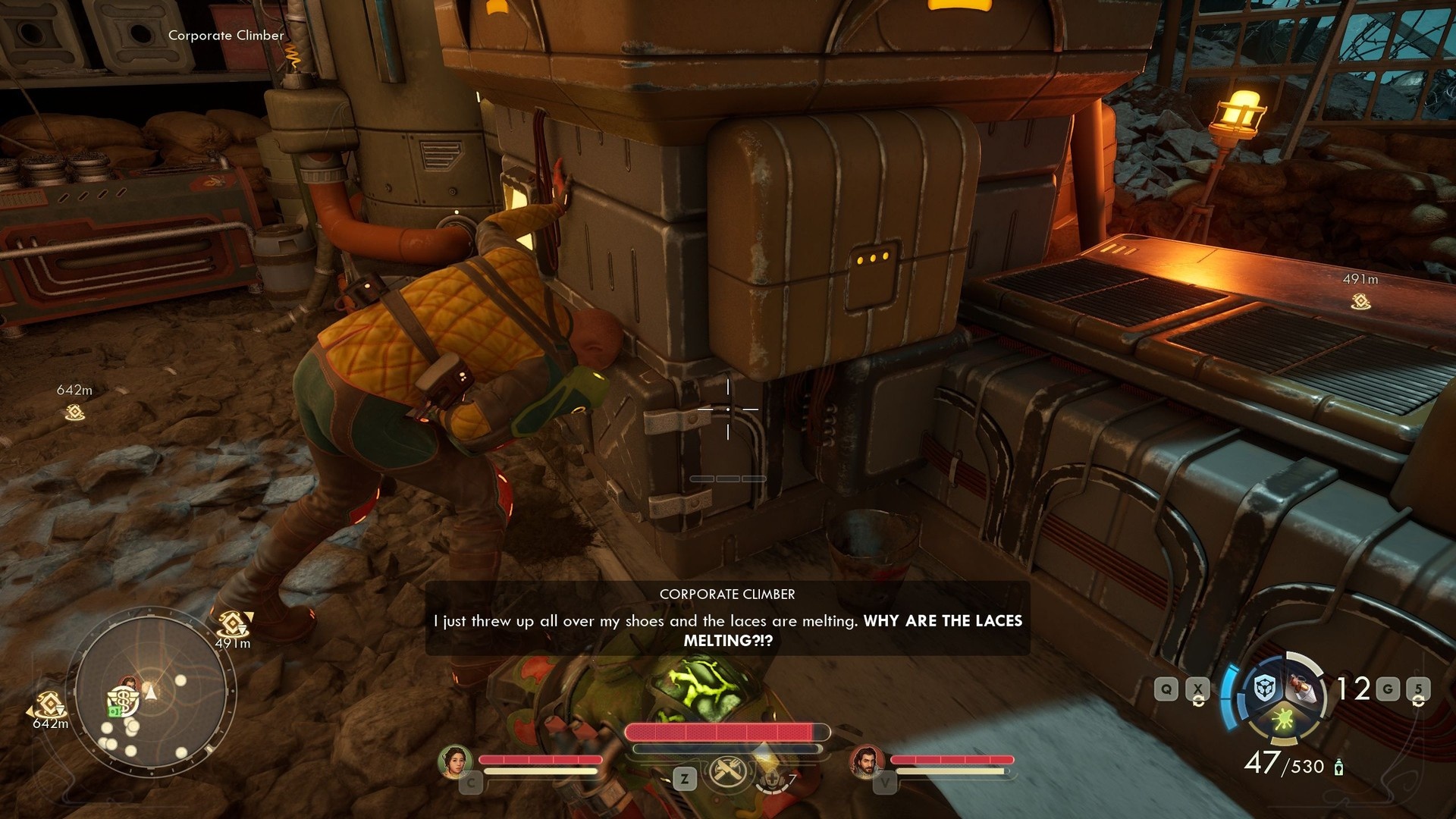Viewport: 1456px width, 819px height.
Task: Select the winged dollar vendor marker on minimap
Action: pos(122,700)
